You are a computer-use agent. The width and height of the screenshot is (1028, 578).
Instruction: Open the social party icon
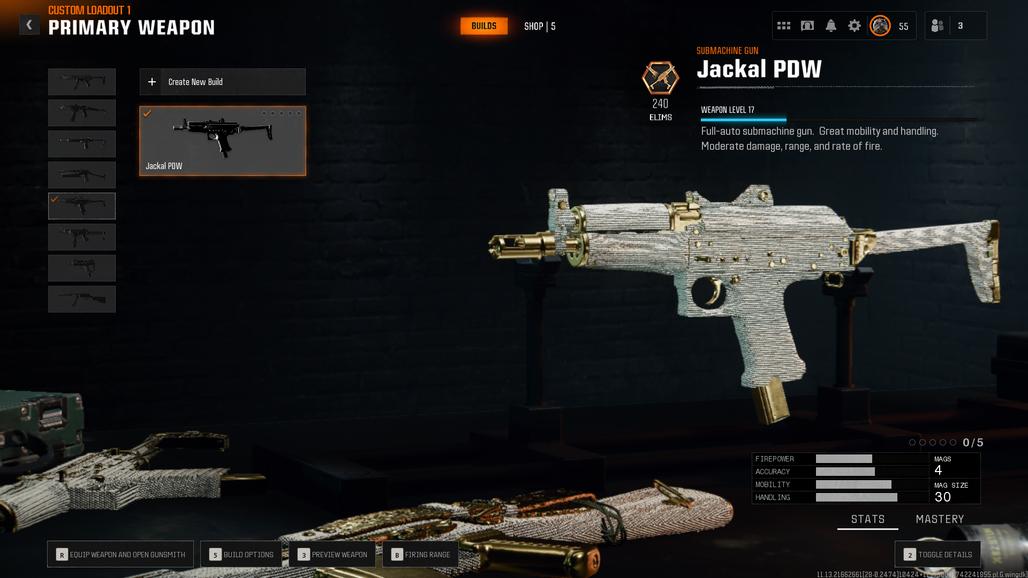937,26
